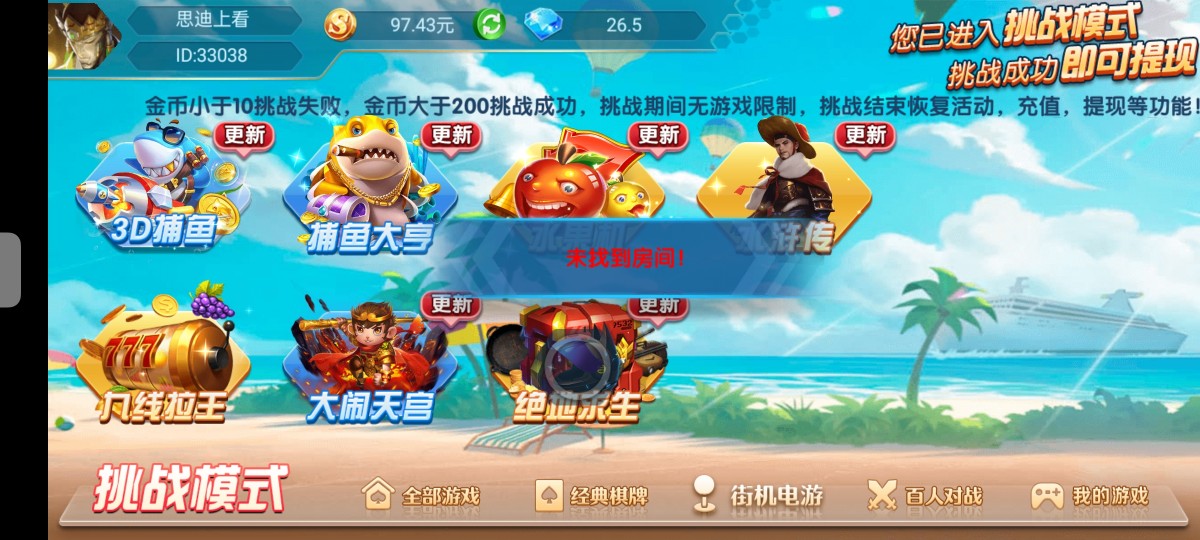Viewport: 1200px width, 540px height.
Task: Select the 水果机 fruit slot game
Action: click(575, 185)
